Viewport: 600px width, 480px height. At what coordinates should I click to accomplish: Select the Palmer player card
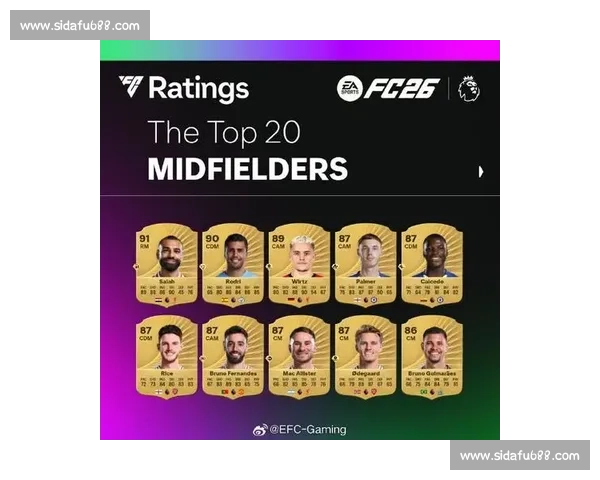point(365,264)
